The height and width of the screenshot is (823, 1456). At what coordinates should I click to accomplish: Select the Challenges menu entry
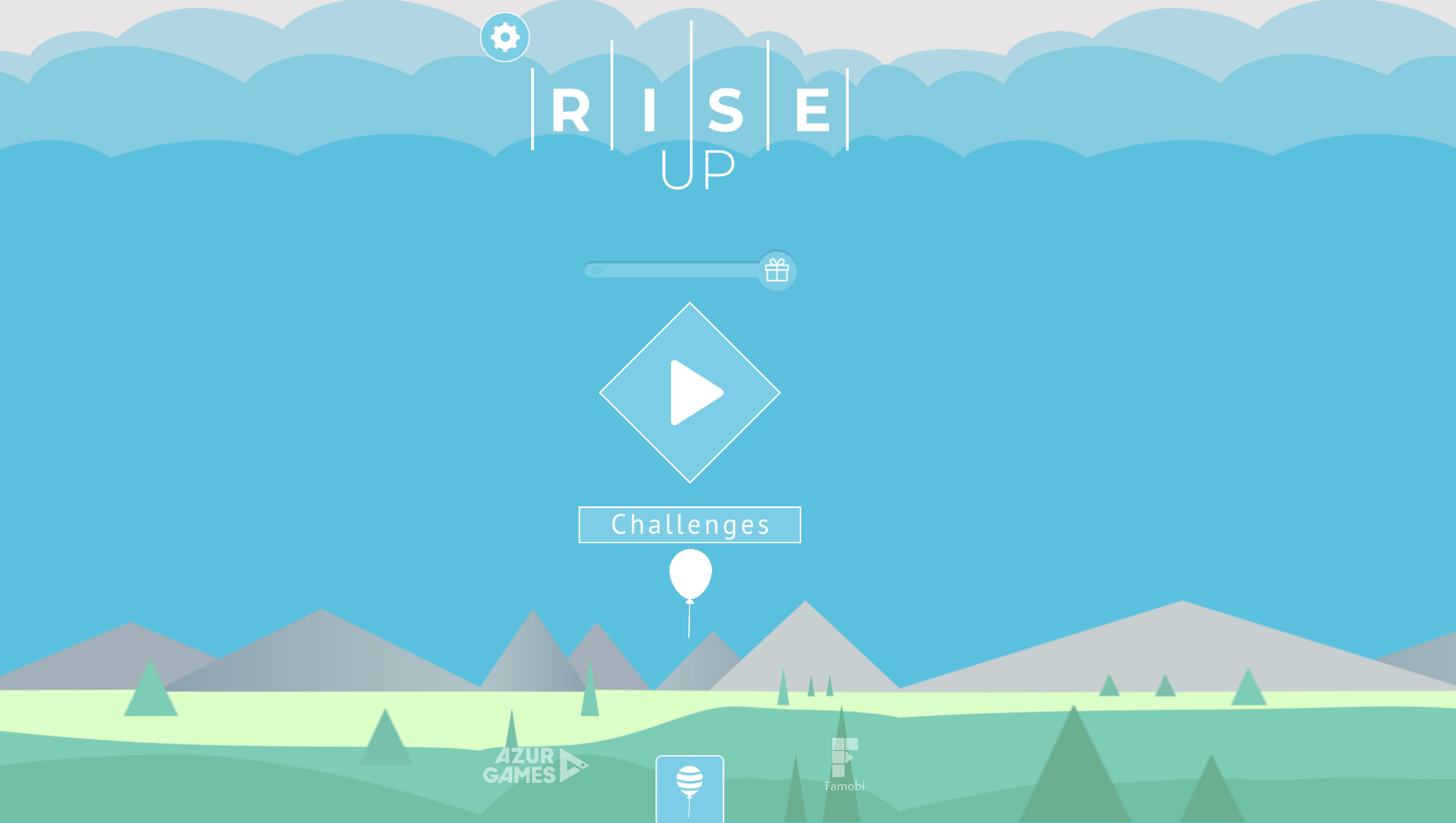689,524
